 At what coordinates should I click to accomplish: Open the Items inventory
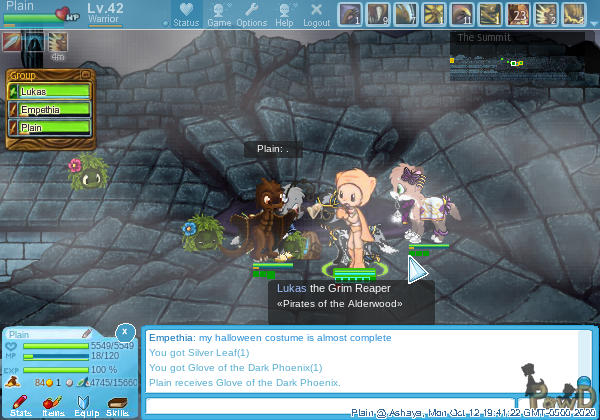tap(53, 404)
